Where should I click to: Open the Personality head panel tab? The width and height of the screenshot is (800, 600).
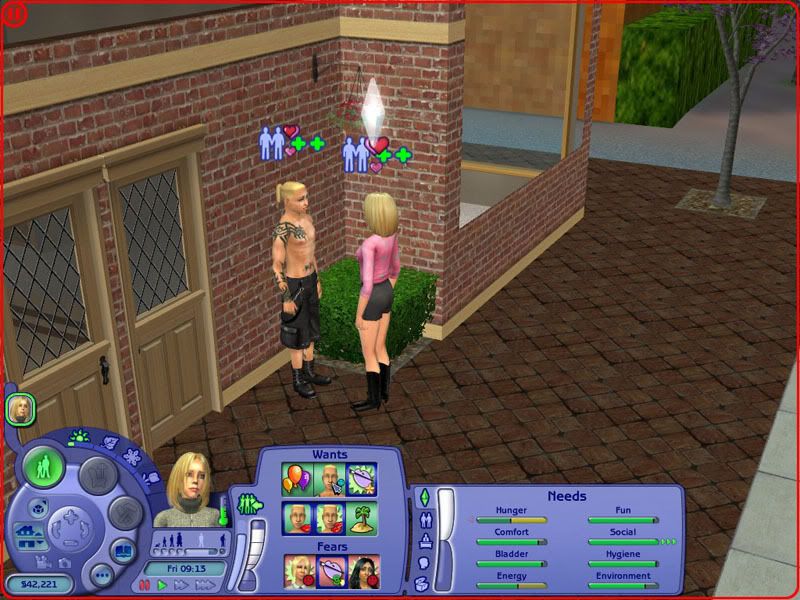422,563
